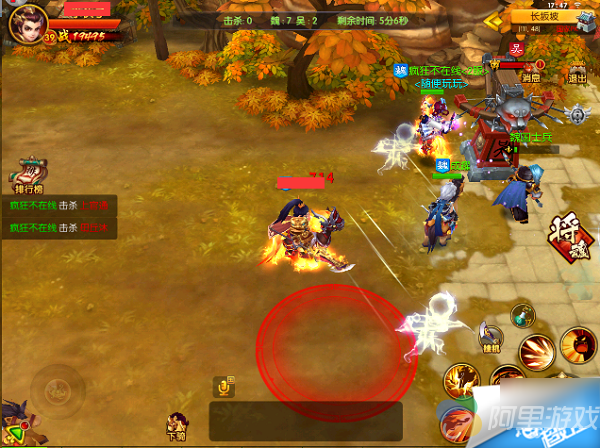This screenshot has height=448, width=600.
Task: Leave the battle with 退出 button
Action: click(x=577, y=70)
